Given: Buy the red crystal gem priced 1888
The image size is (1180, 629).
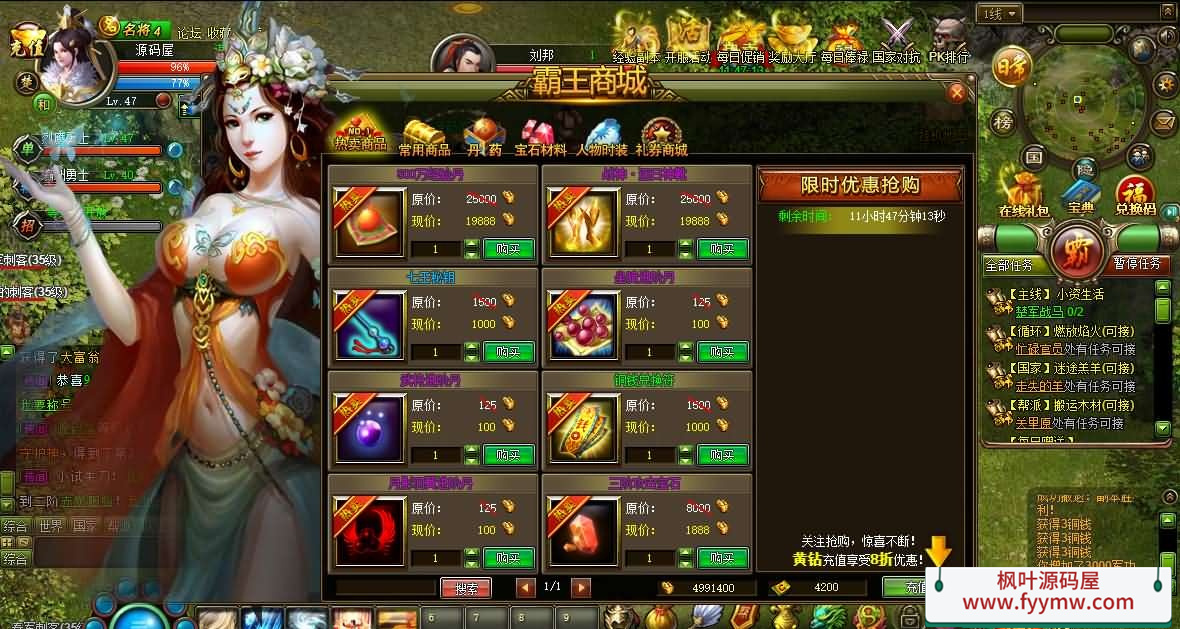Looking at the screenshot, I should click(x=722, y=558).
